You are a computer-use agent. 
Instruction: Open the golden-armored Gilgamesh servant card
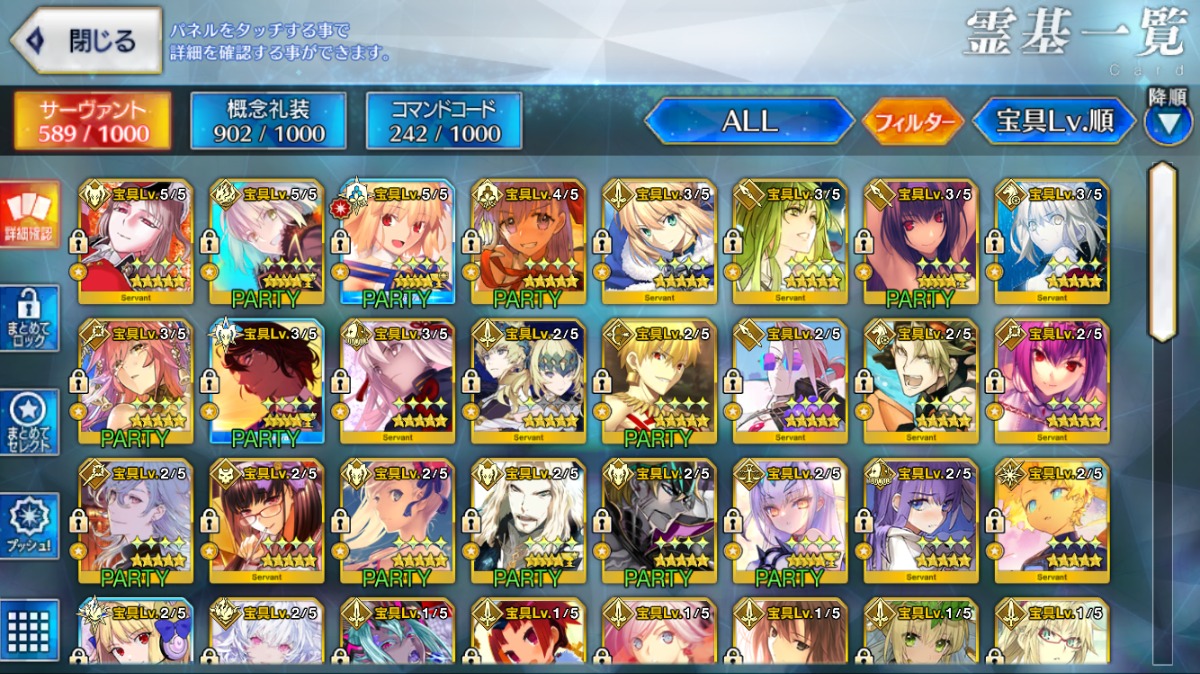pos(659,380)
